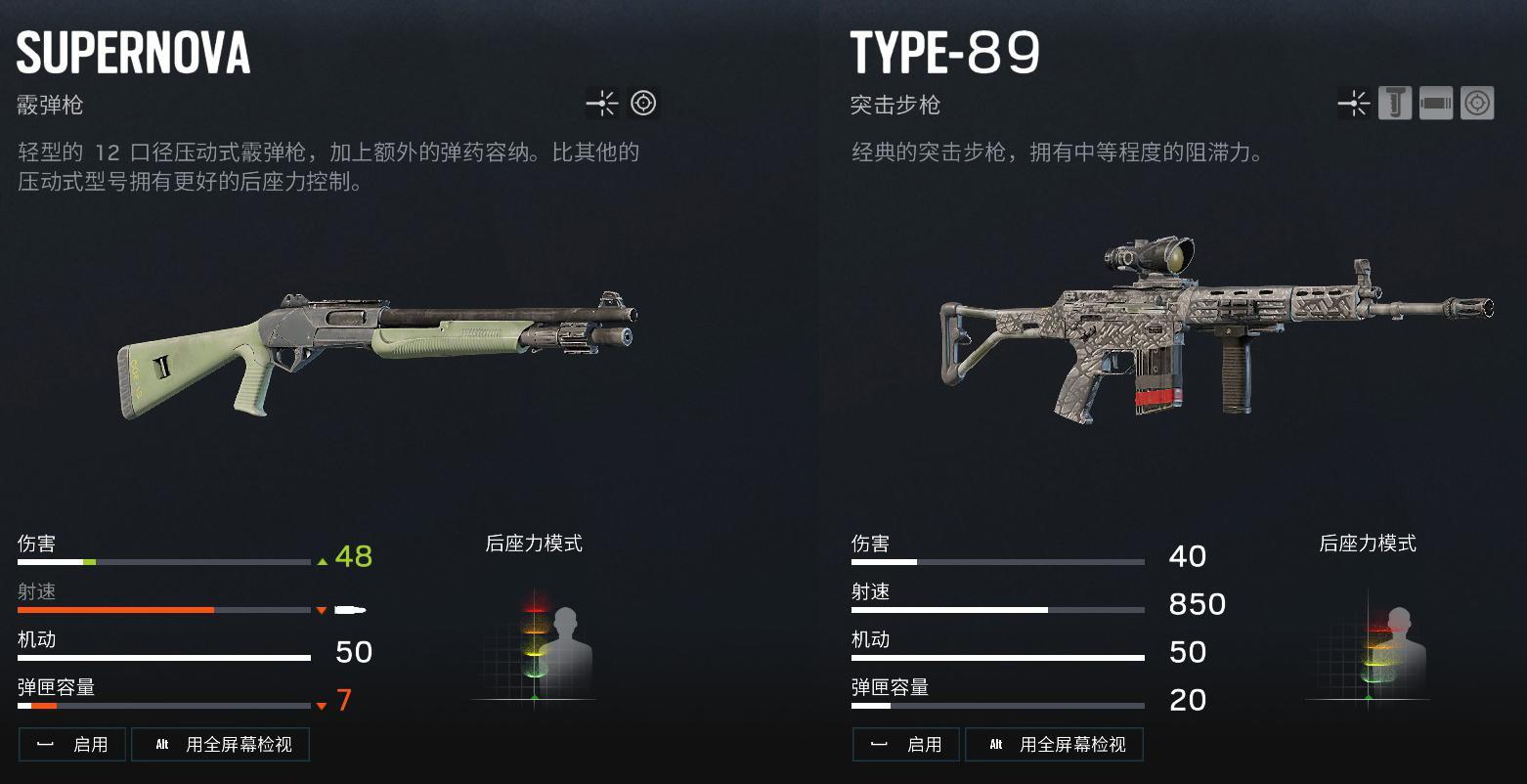This screenshot has width=1527, height=784.
Task: Open the Type-89 vertical grip attachment
Action: (1395, 103)
